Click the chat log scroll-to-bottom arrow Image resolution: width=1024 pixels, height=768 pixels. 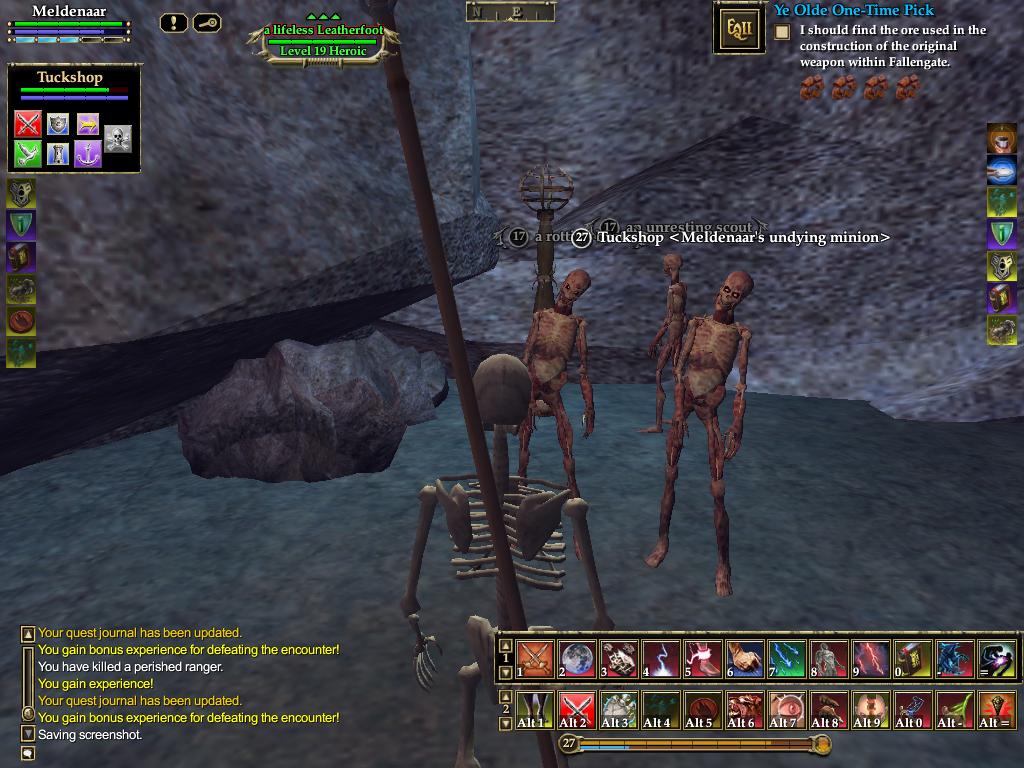click(28, 734)
